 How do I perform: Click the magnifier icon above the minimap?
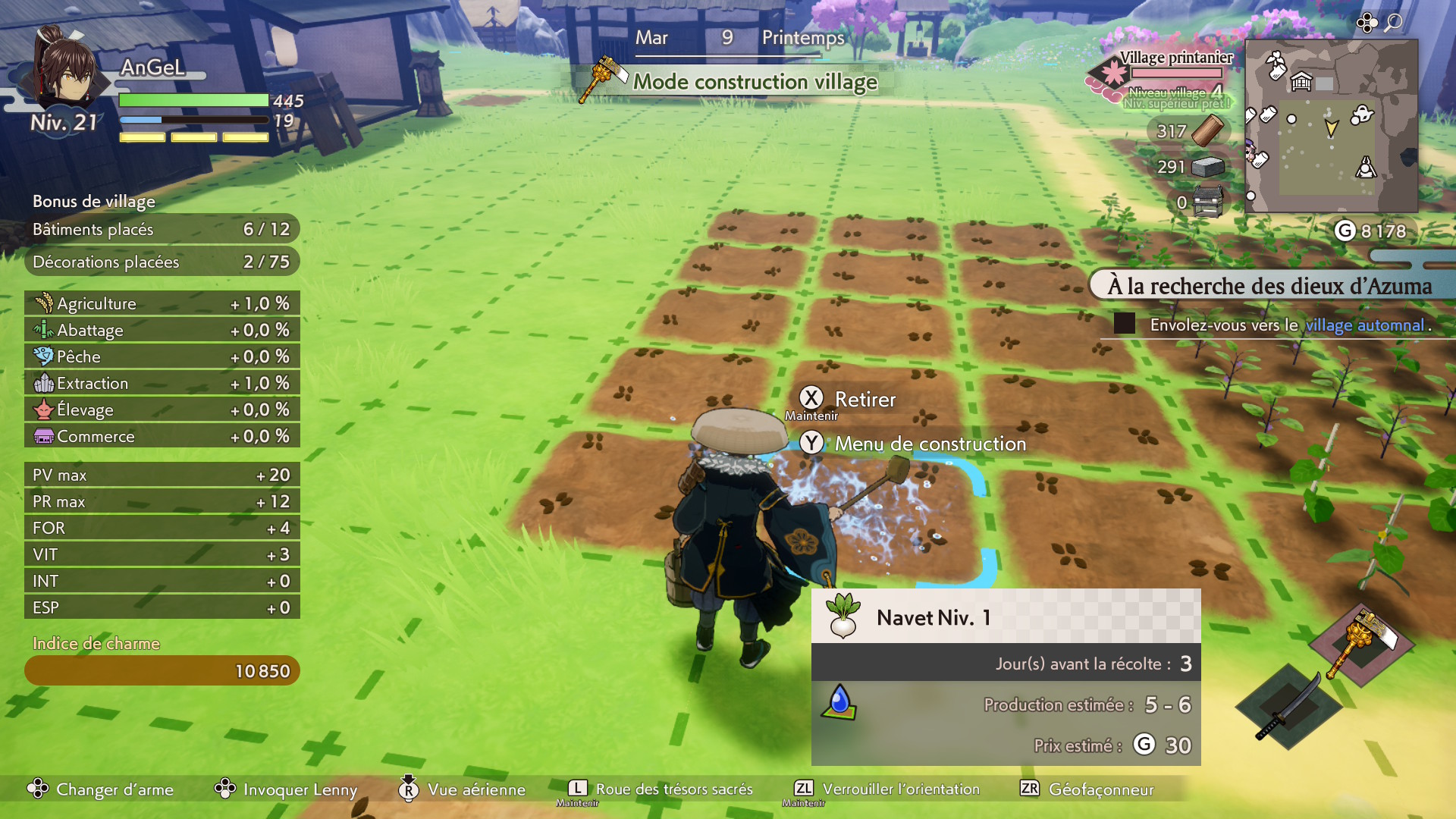pyautogui.click(x=1393, y=23)
